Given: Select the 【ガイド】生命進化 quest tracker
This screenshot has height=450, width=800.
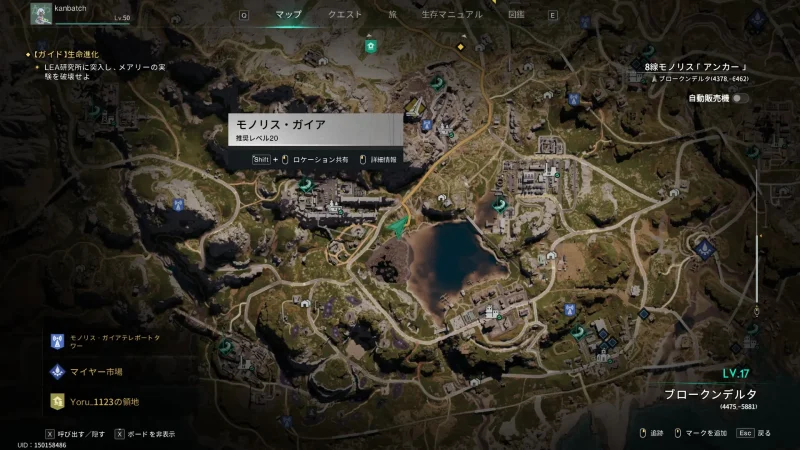Looking at the screenshot, I should (x=66, y=53).
